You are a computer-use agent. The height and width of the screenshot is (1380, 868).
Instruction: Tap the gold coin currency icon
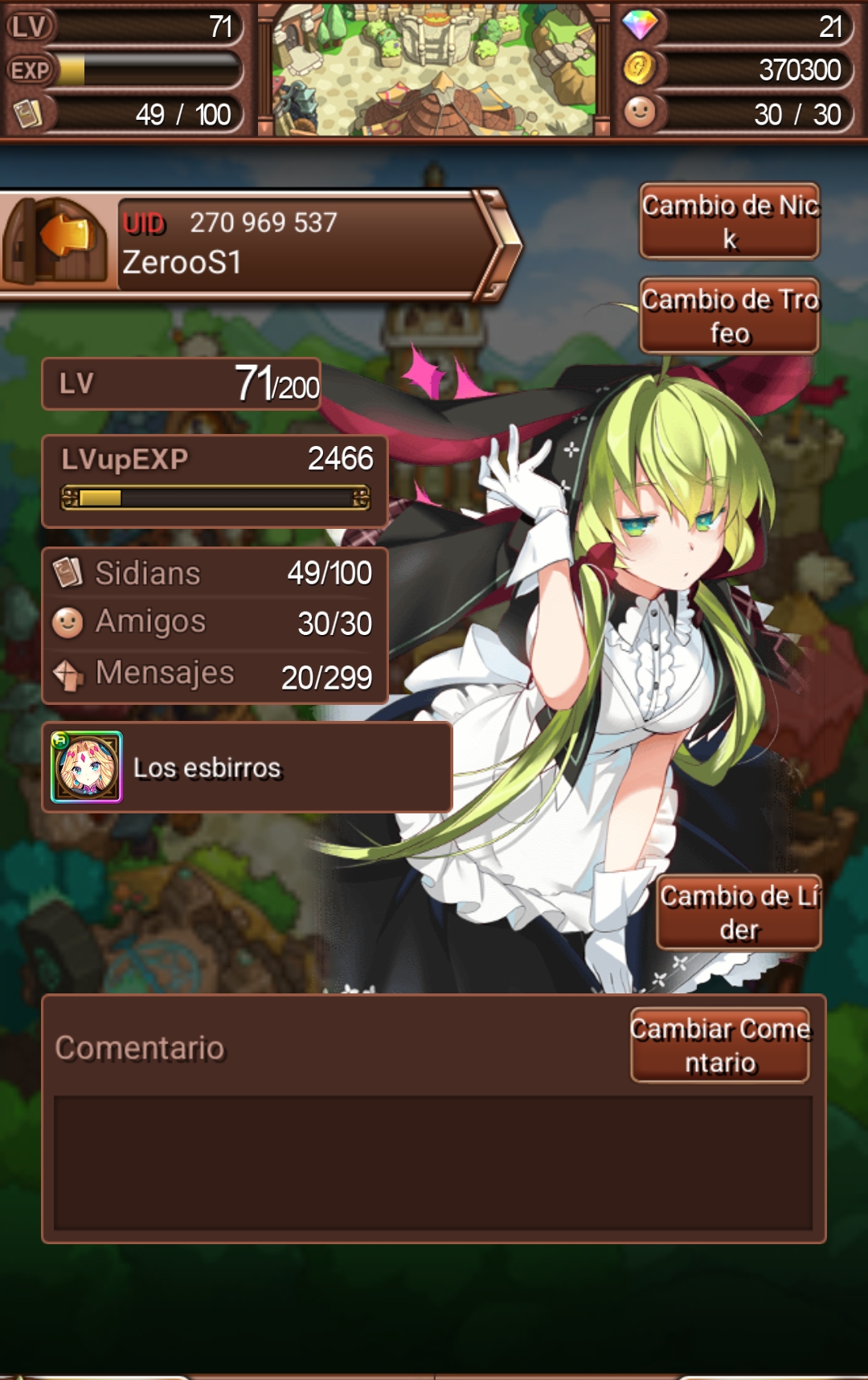(x=640, y=69)
